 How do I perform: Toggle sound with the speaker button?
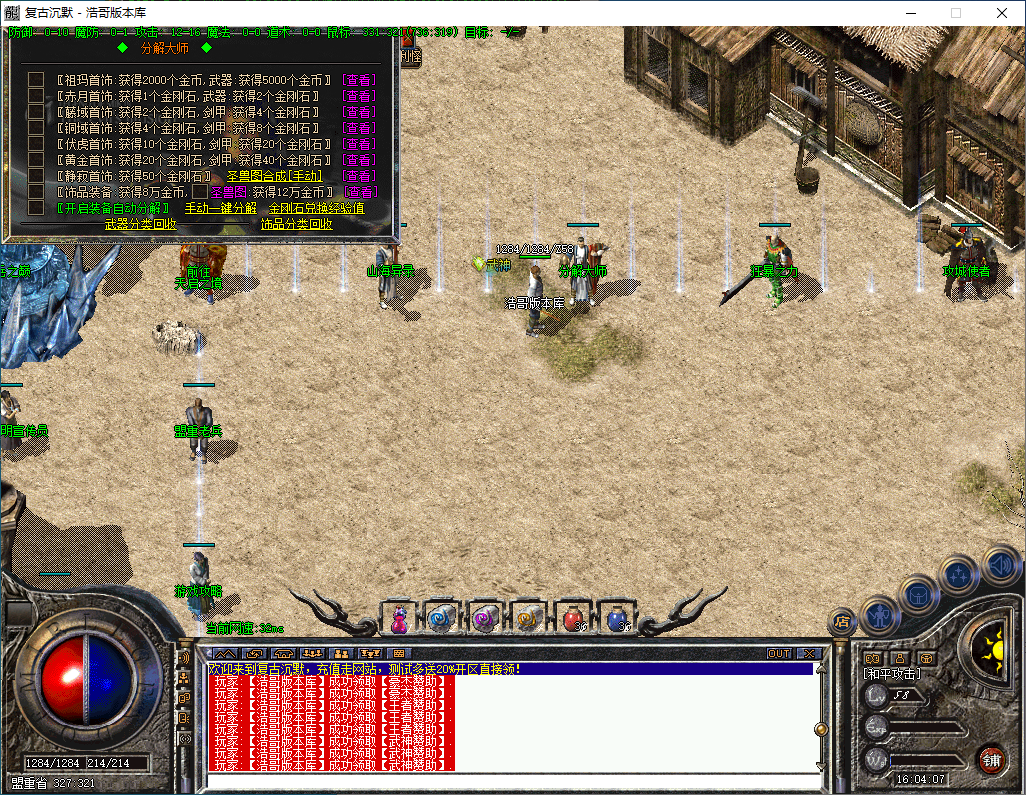pyautogui.click(x=1000, y=565)
